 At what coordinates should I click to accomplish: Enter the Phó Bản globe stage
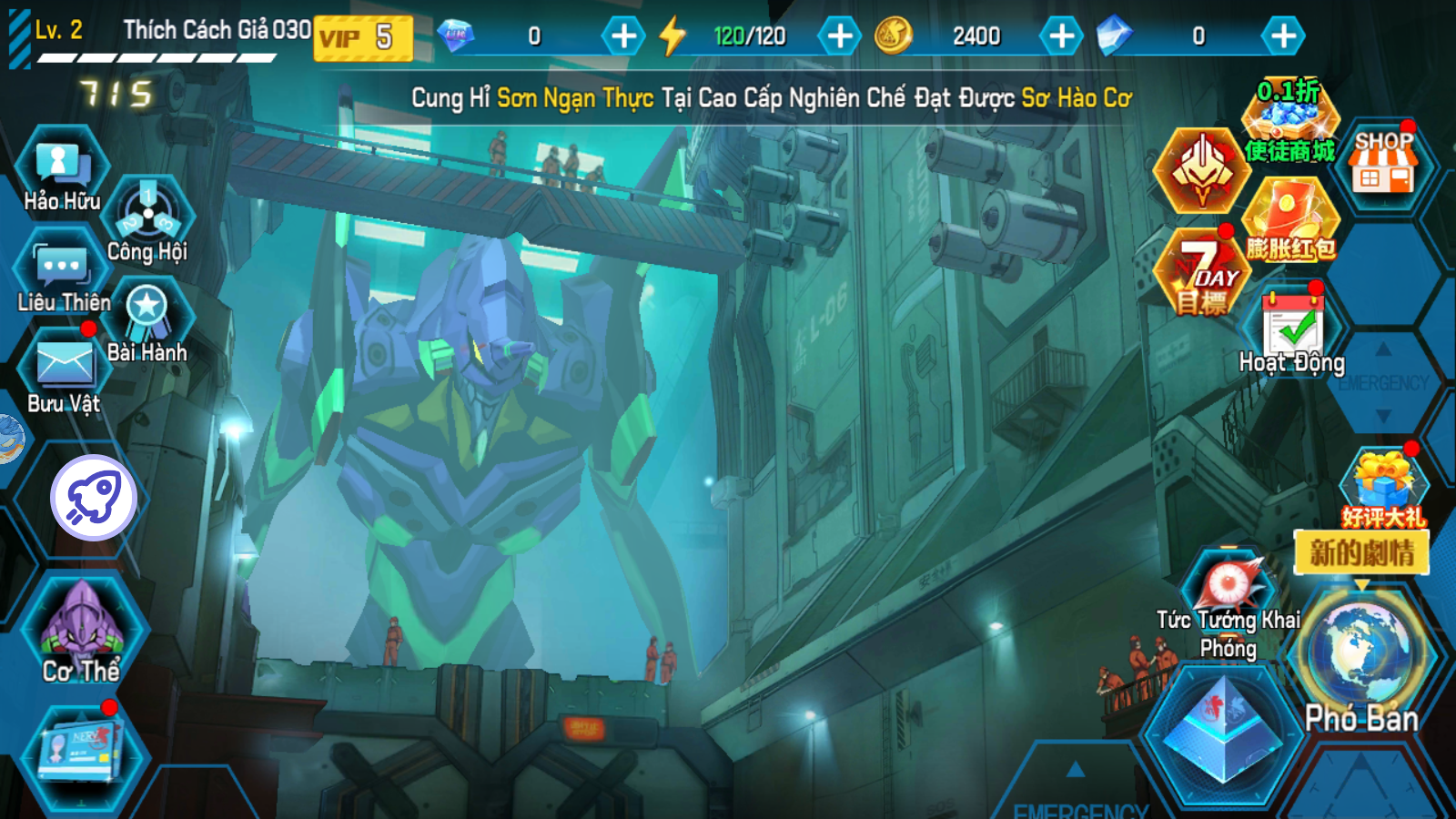pos(1360,655)
